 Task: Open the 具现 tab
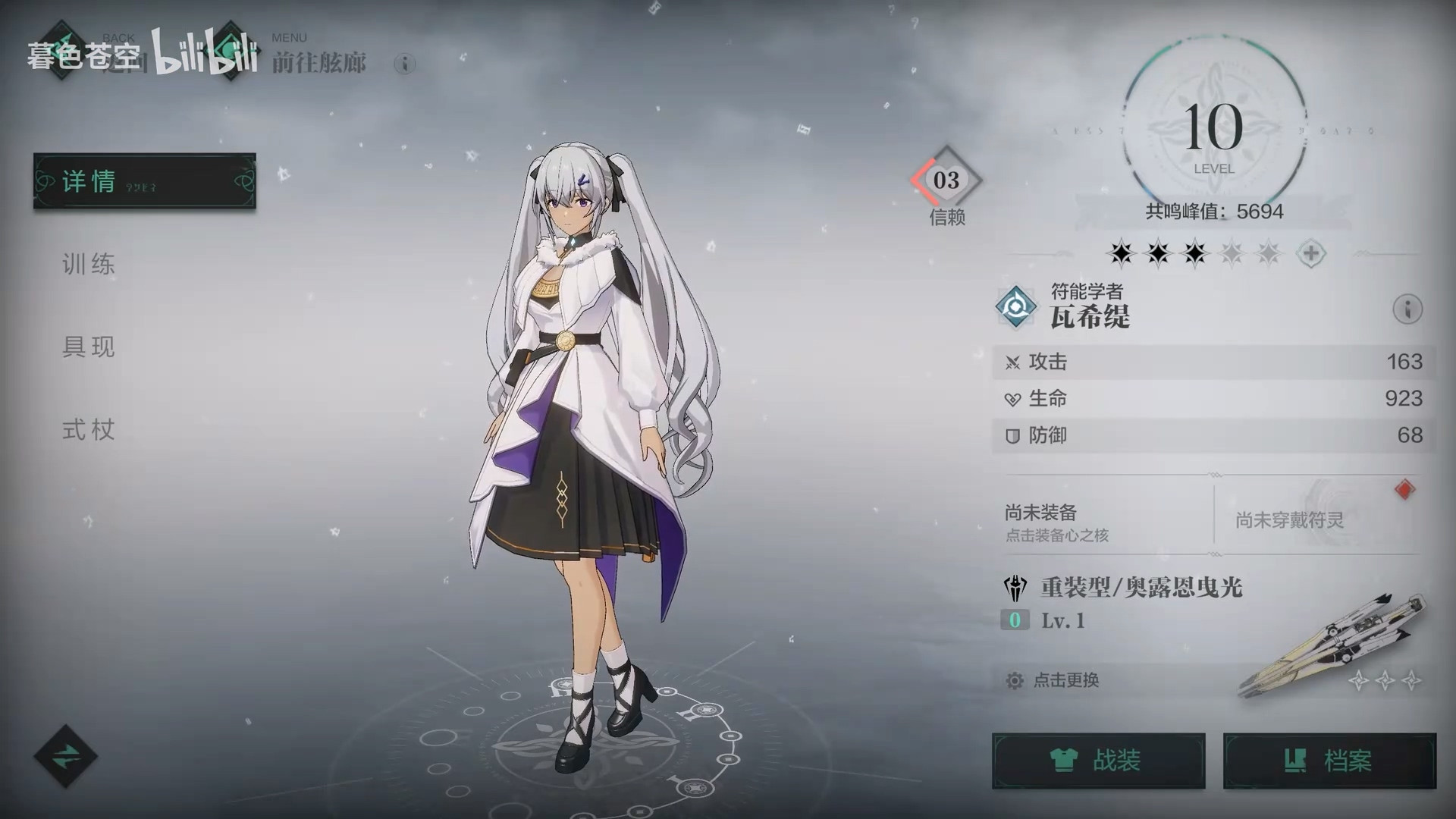[89, 347]
